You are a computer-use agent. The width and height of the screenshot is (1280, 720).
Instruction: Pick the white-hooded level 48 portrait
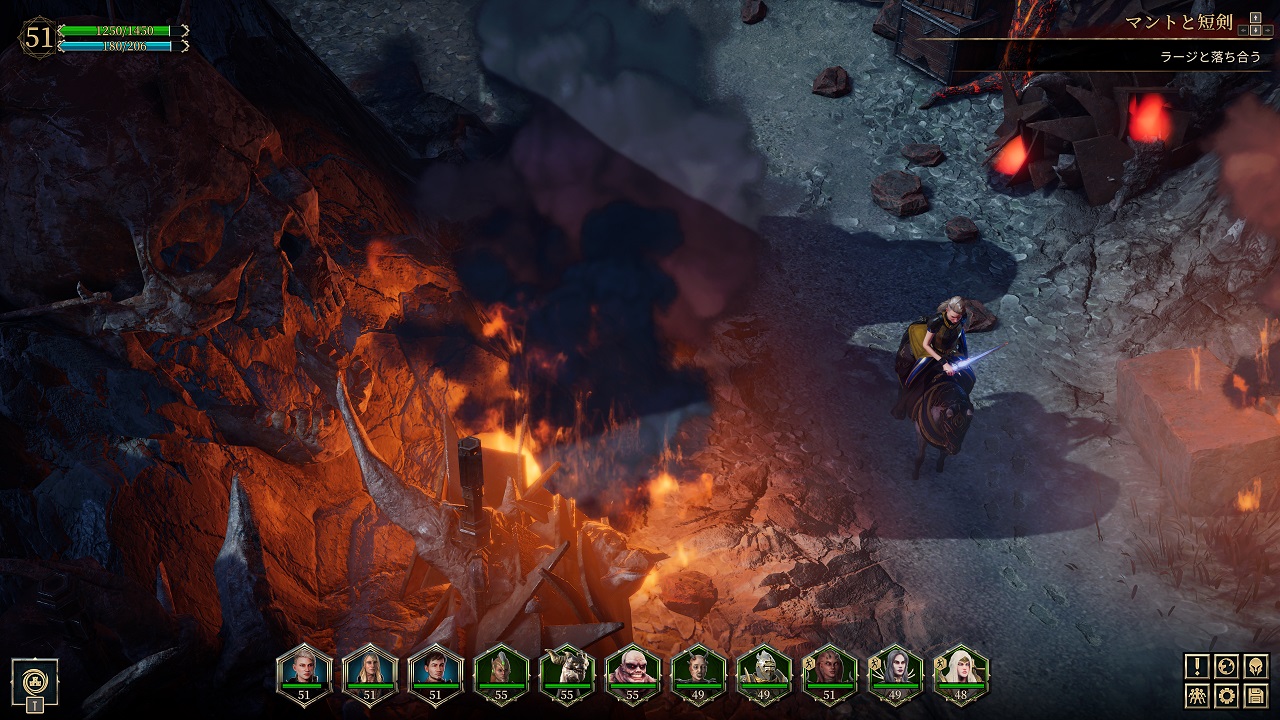click(x=961, y=668)
